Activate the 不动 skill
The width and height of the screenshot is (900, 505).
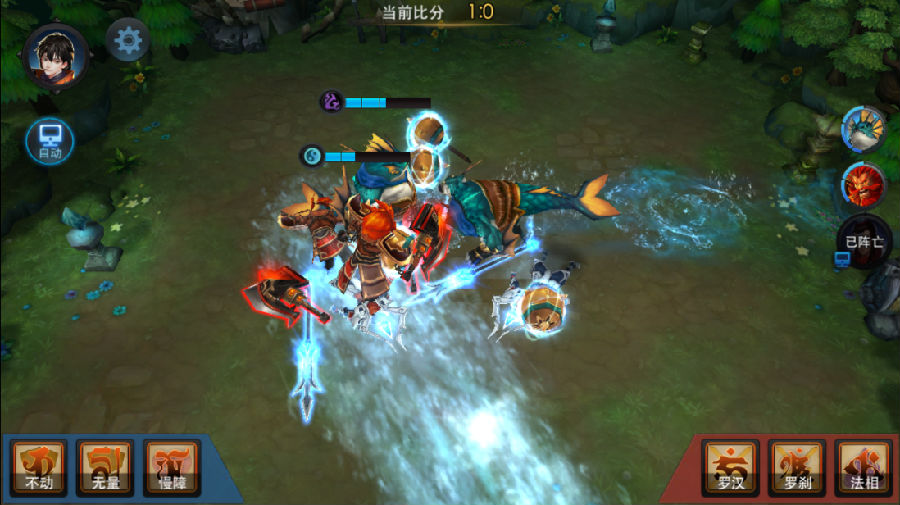coord(39,467)
